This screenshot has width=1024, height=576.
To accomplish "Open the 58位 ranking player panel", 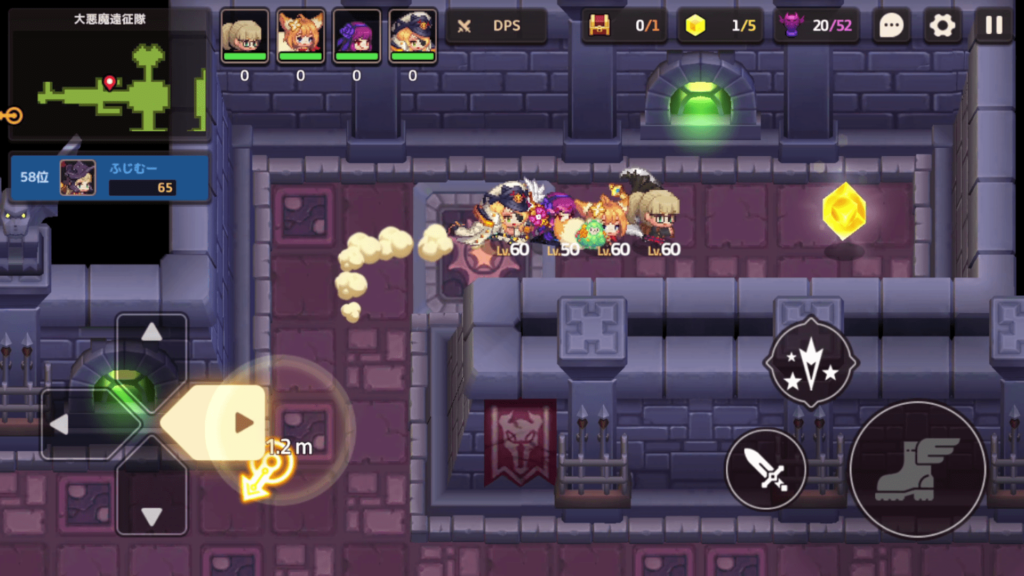I will tap(109, 178).
